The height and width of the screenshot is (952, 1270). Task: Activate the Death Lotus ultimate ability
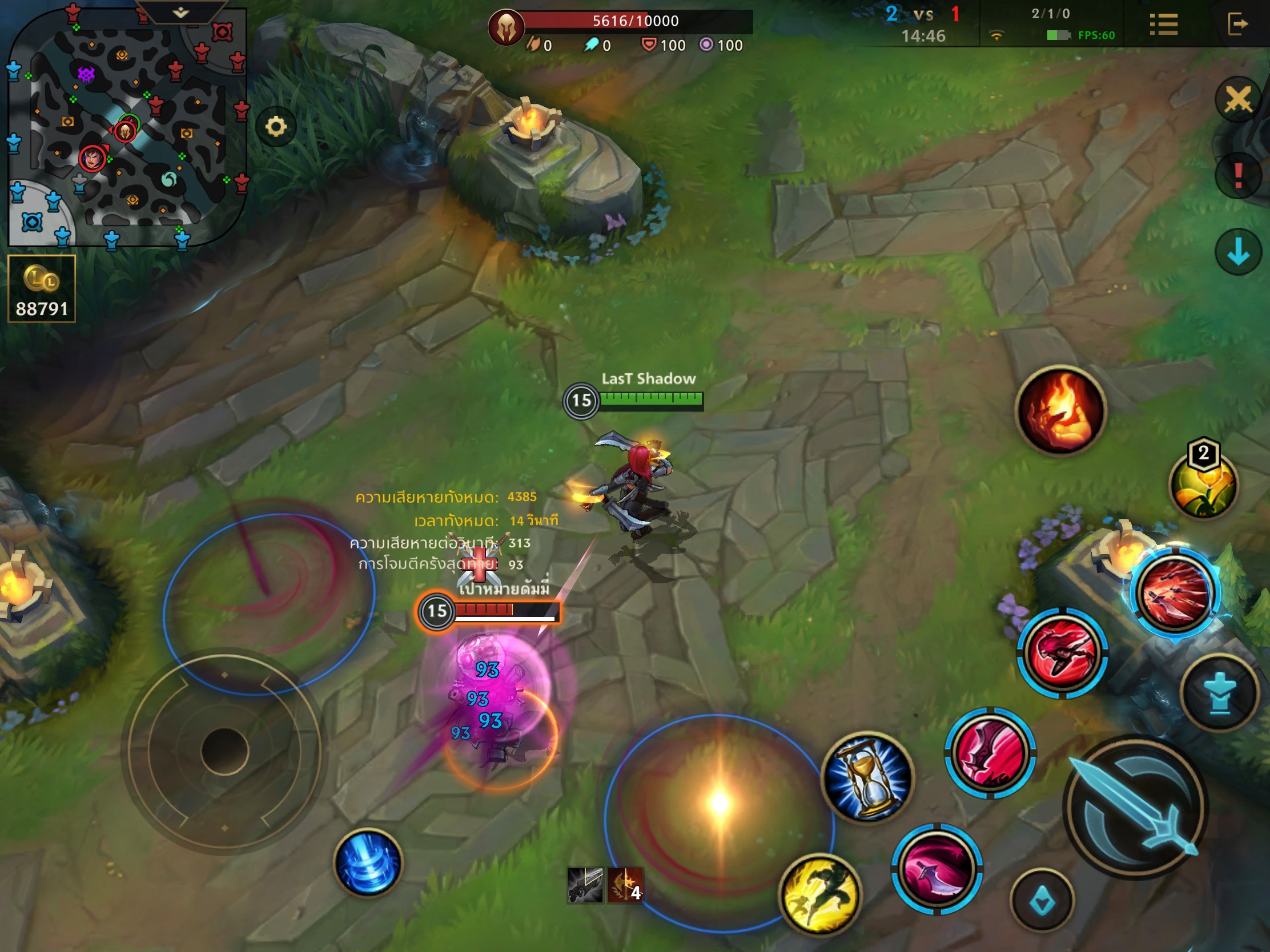point(1175,593)
